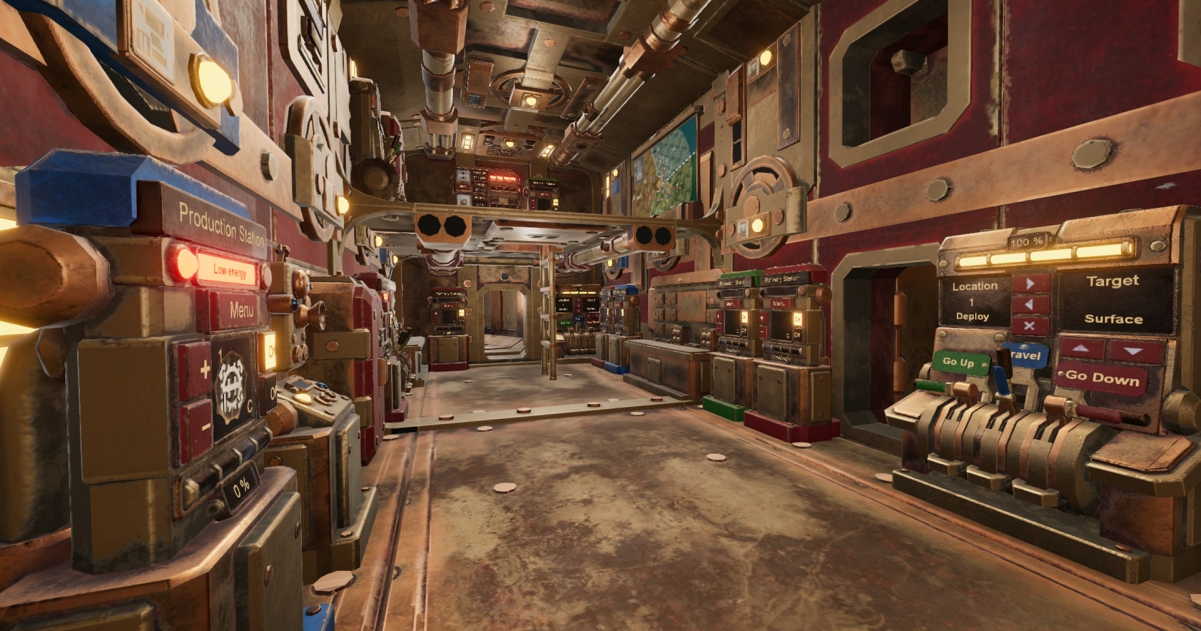Select the red Go Down control
Image resolution: width=1201 pixels, height=631 pixels.
click(1105, 379)
